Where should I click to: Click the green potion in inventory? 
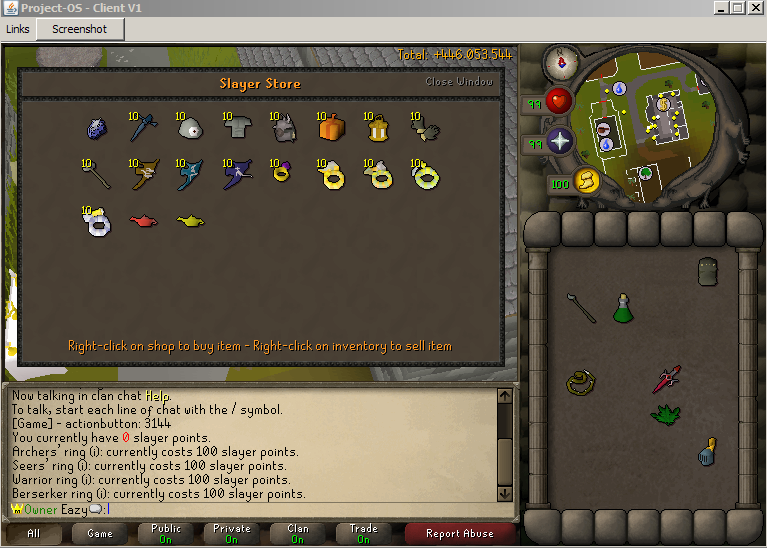coord(623,308)
